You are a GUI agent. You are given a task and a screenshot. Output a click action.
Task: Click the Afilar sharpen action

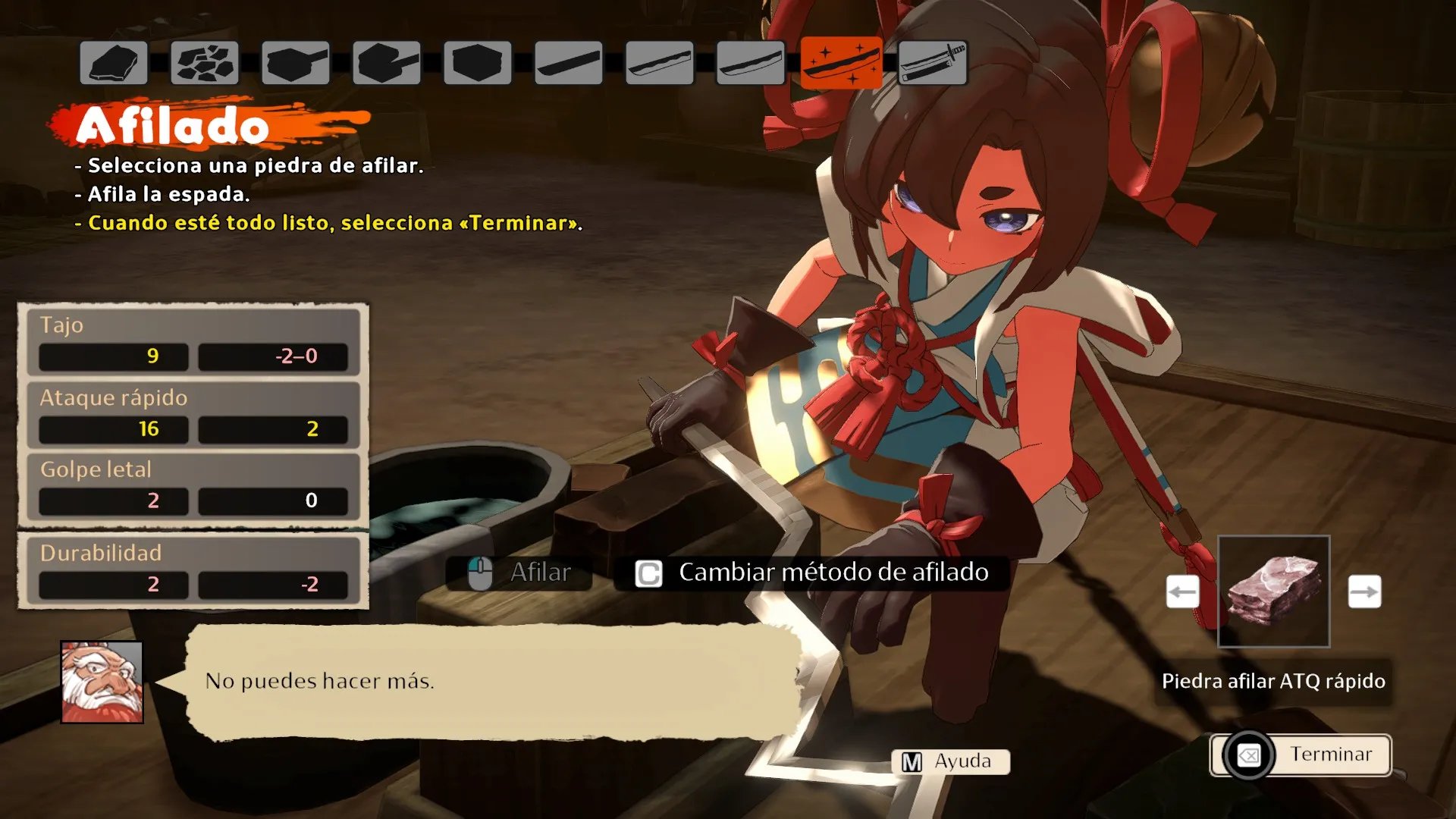point(519,573)
